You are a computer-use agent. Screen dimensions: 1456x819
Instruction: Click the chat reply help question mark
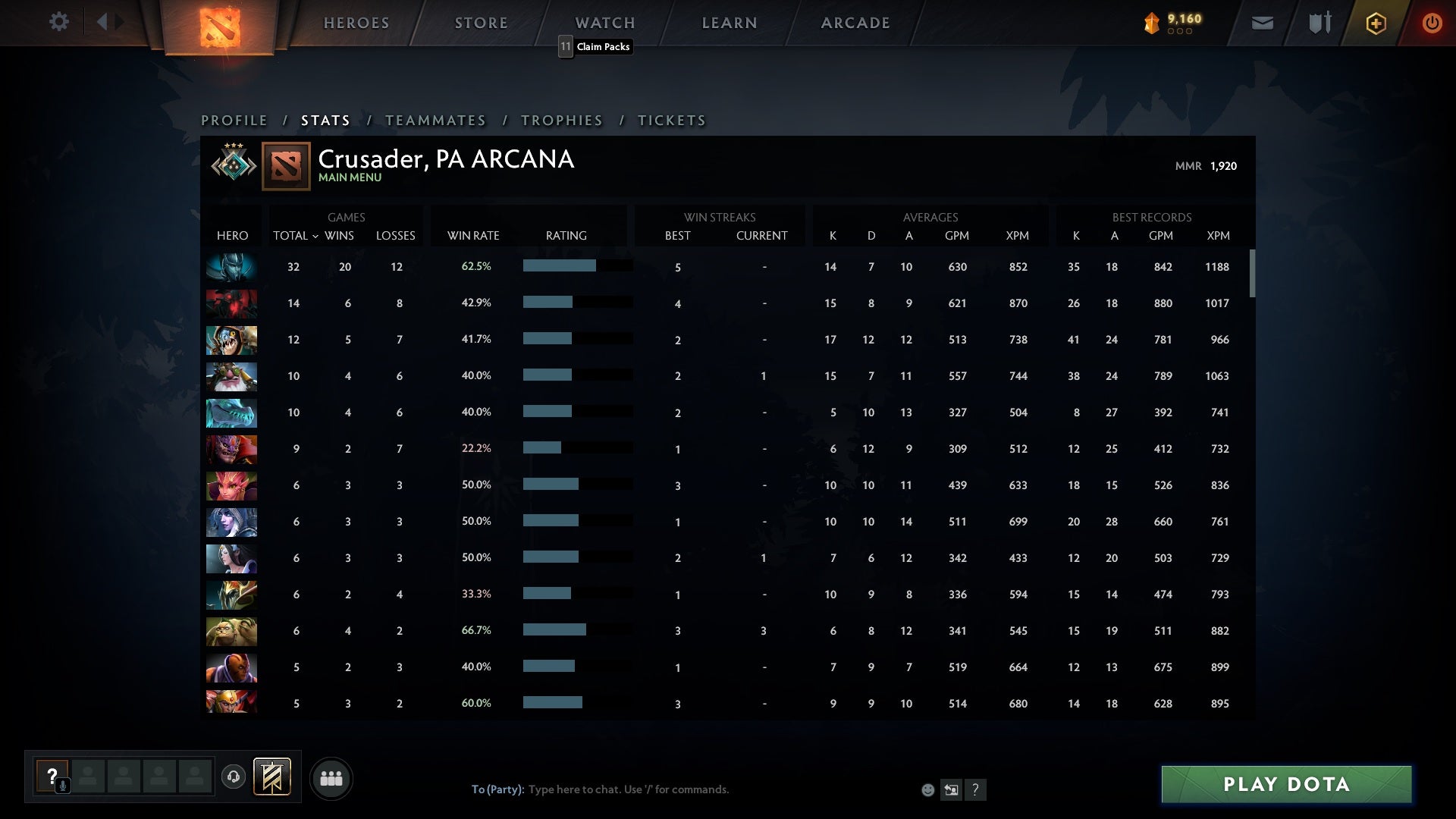[976, 789]
